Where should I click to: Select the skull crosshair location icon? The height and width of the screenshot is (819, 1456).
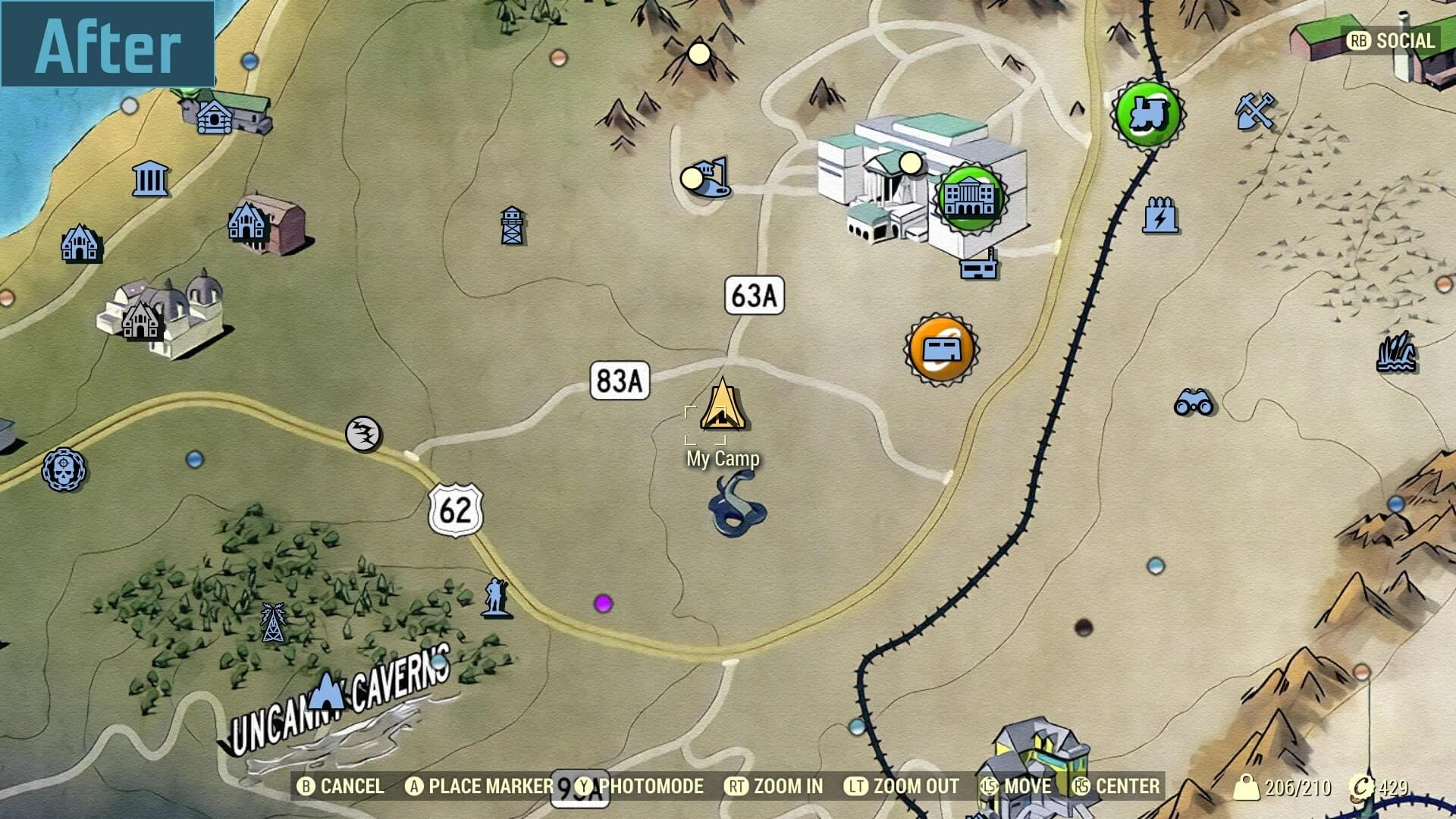pos(63,469)
